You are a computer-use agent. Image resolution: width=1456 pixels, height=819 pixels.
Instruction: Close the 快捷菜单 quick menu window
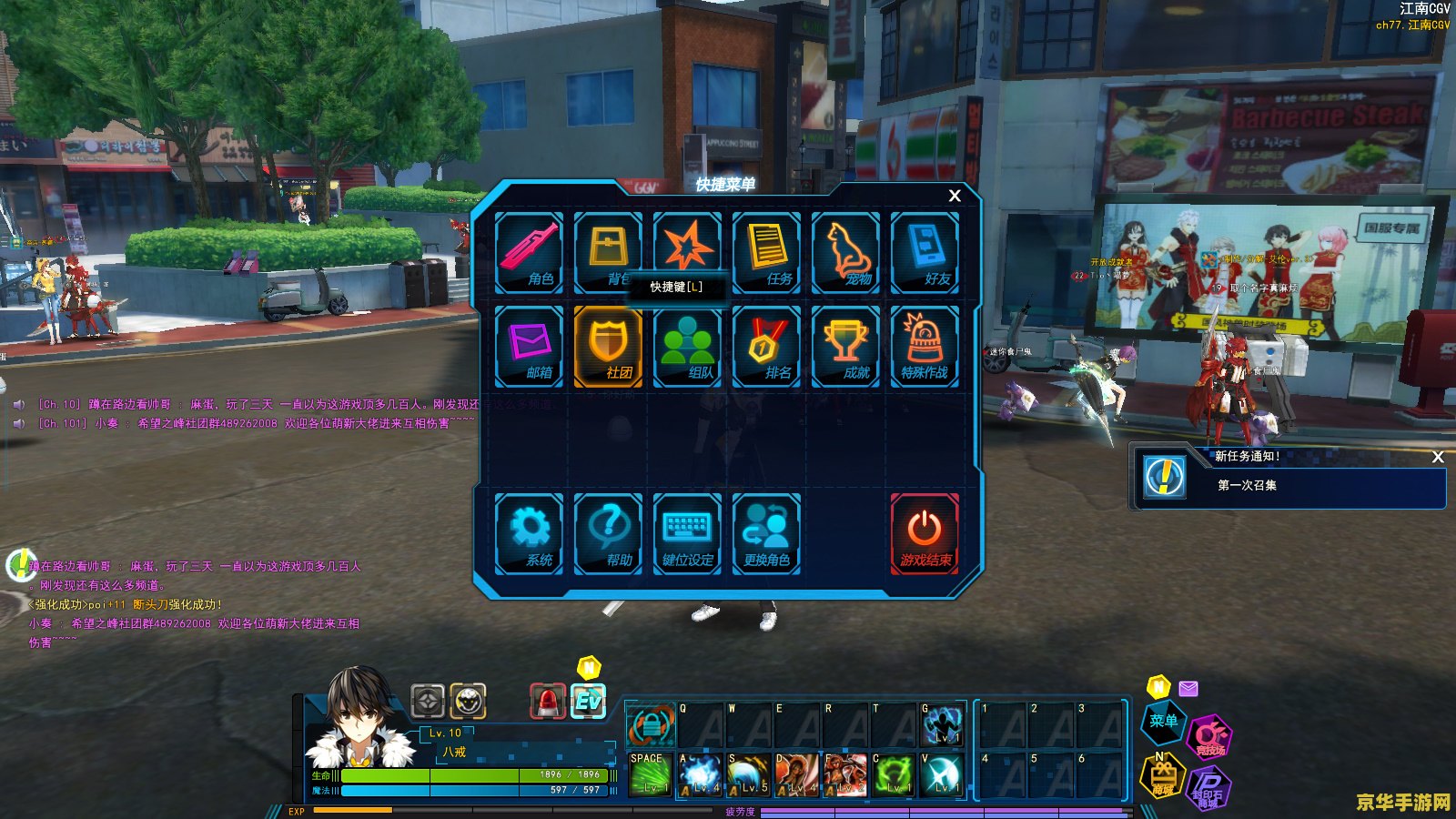pos(955,196)
